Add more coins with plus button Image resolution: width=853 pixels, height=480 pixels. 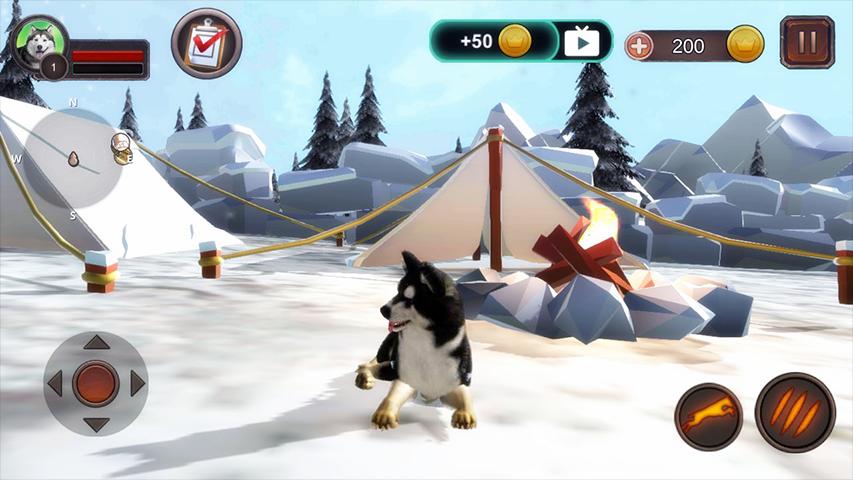638,45
